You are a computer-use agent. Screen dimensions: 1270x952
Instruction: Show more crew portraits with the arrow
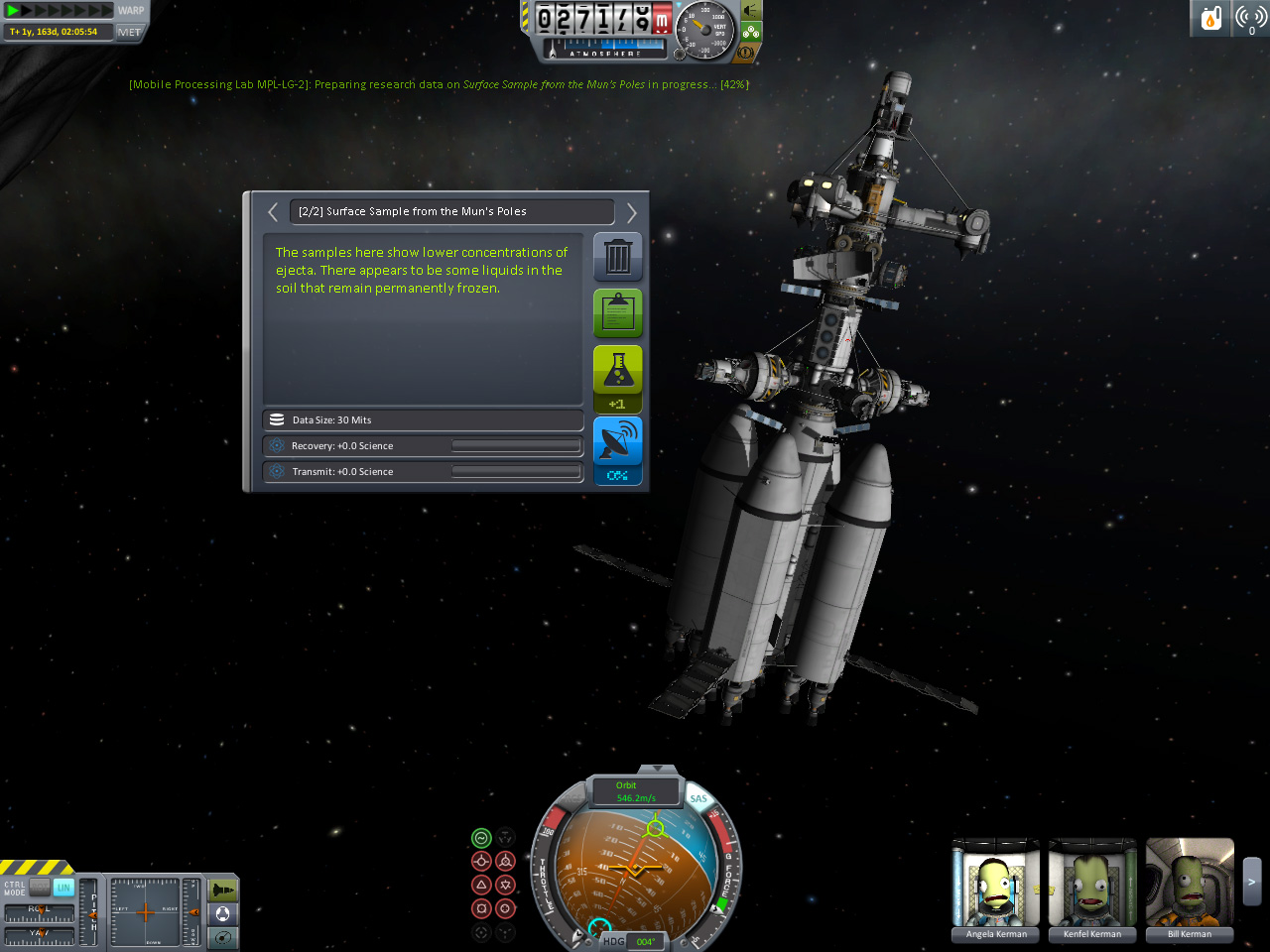pyautogui.click(x=1252, y=882)
